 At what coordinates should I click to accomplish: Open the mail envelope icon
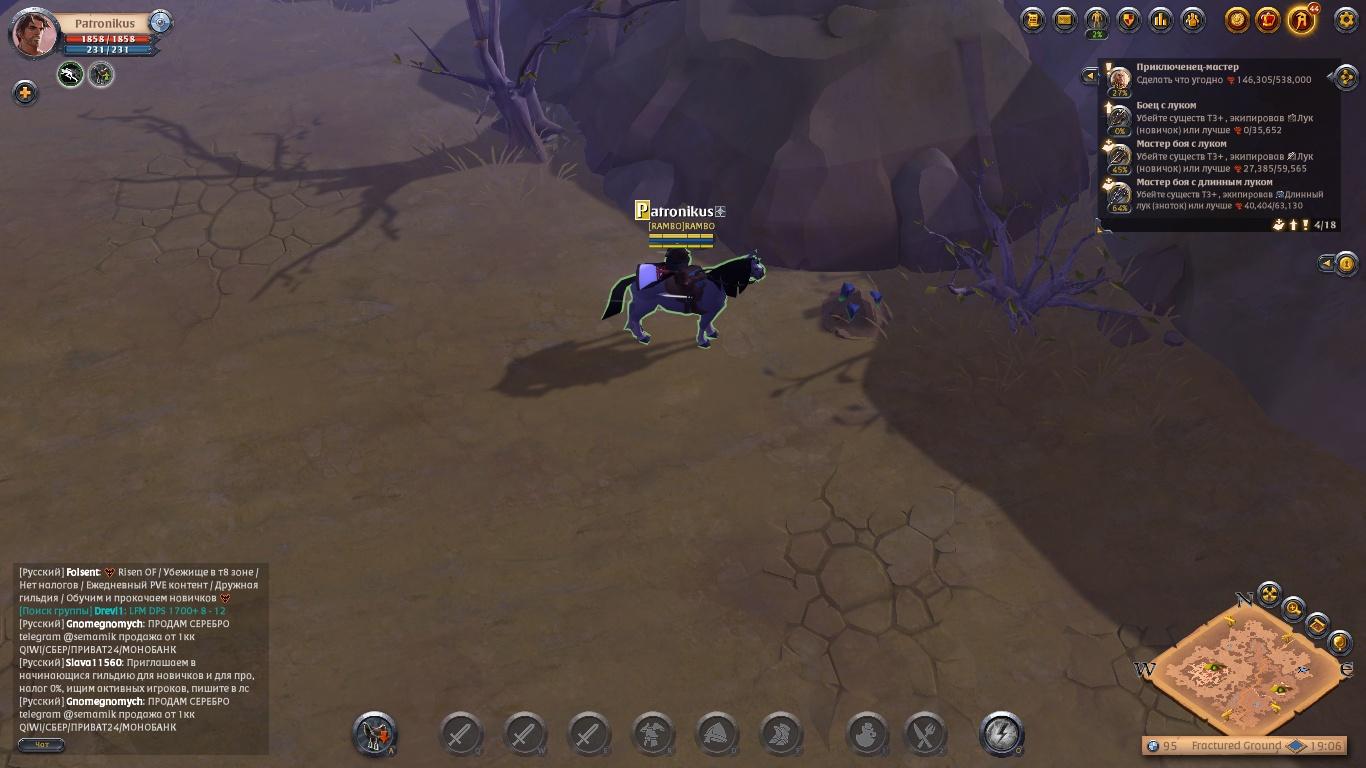pos(1065,19)
